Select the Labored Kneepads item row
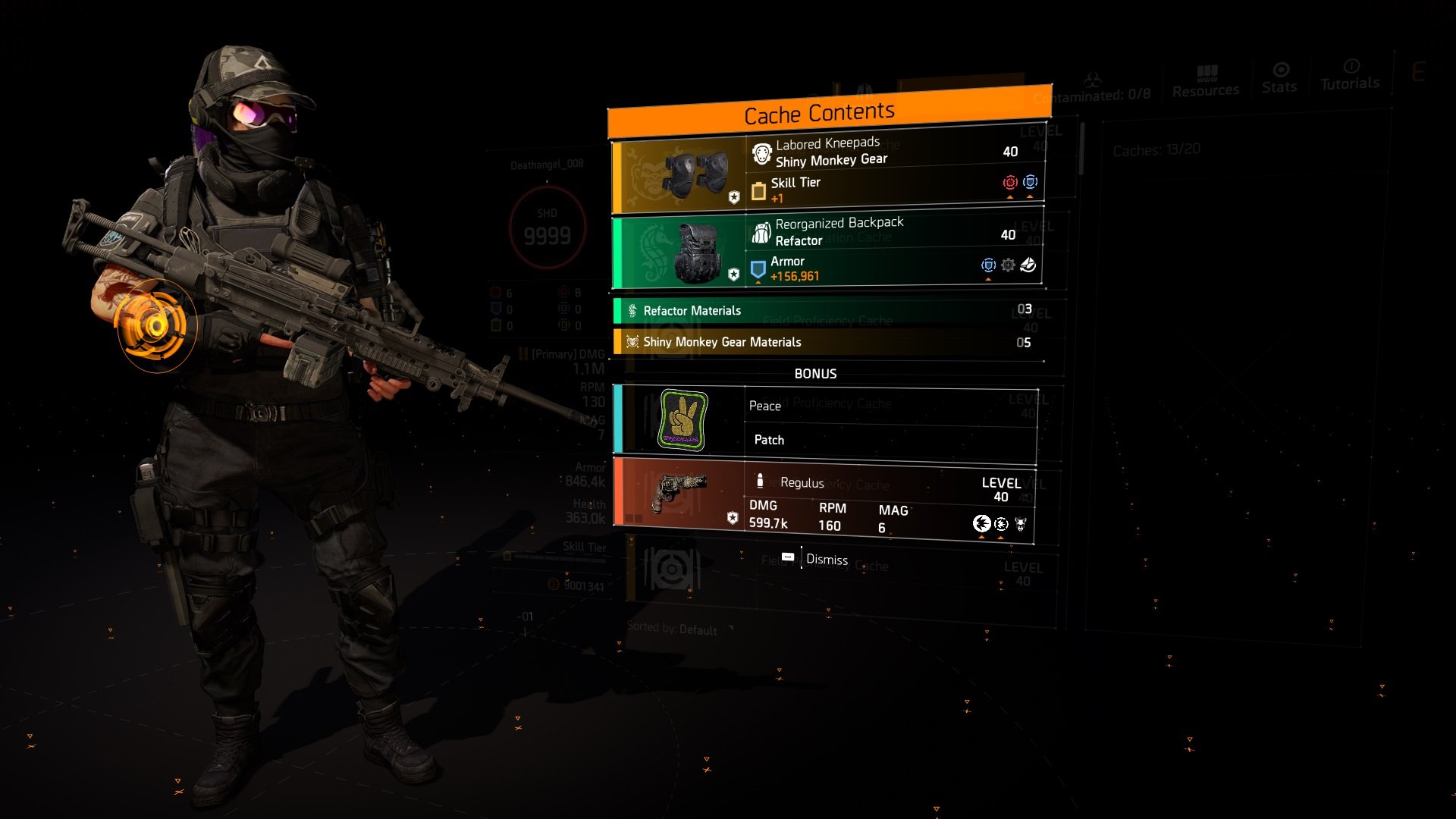 [x=828, y=171]
